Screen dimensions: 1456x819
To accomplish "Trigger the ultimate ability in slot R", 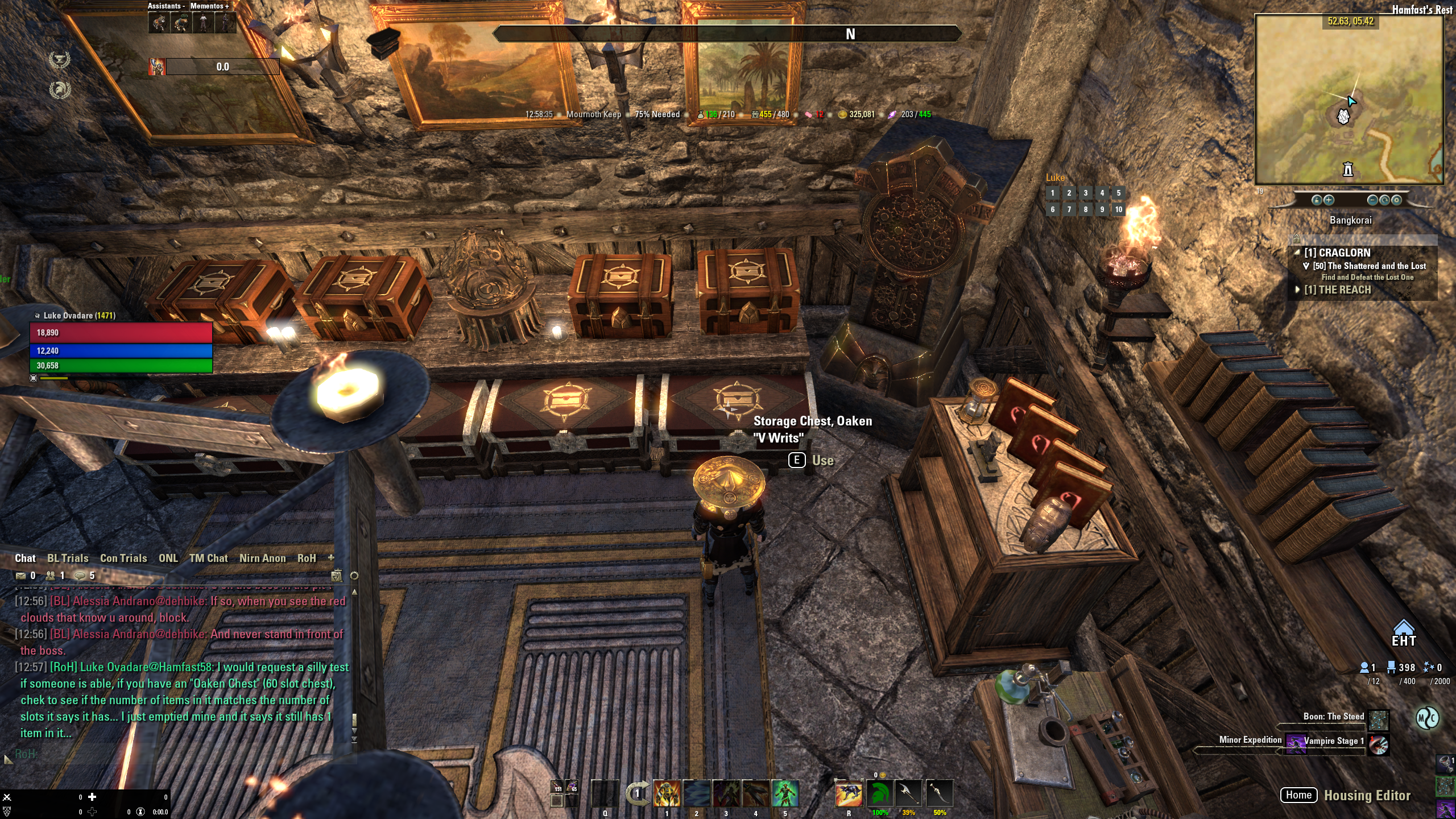I will coord(848,793).
